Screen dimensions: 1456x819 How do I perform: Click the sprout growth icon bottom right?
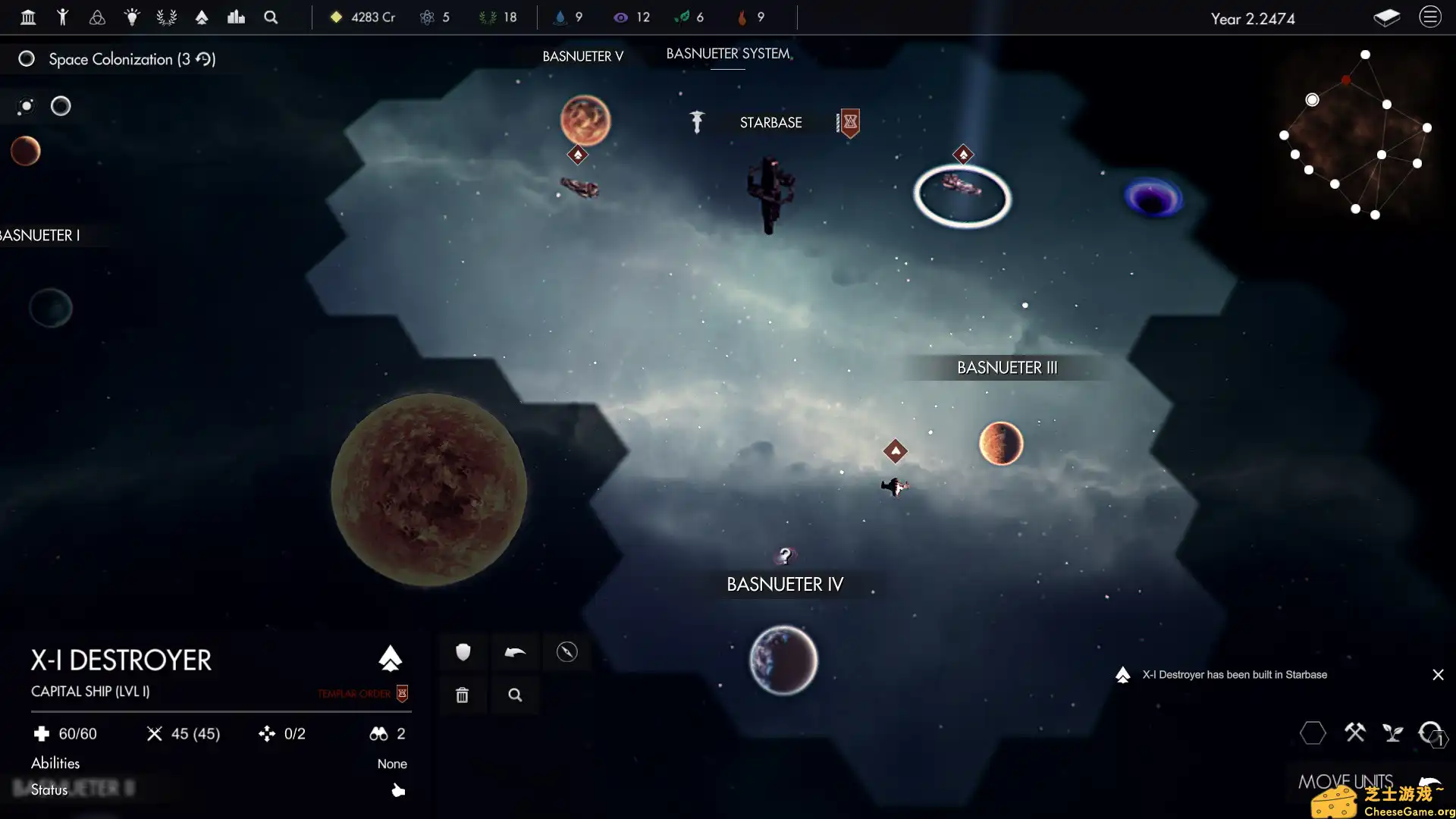coord(1394,733)
